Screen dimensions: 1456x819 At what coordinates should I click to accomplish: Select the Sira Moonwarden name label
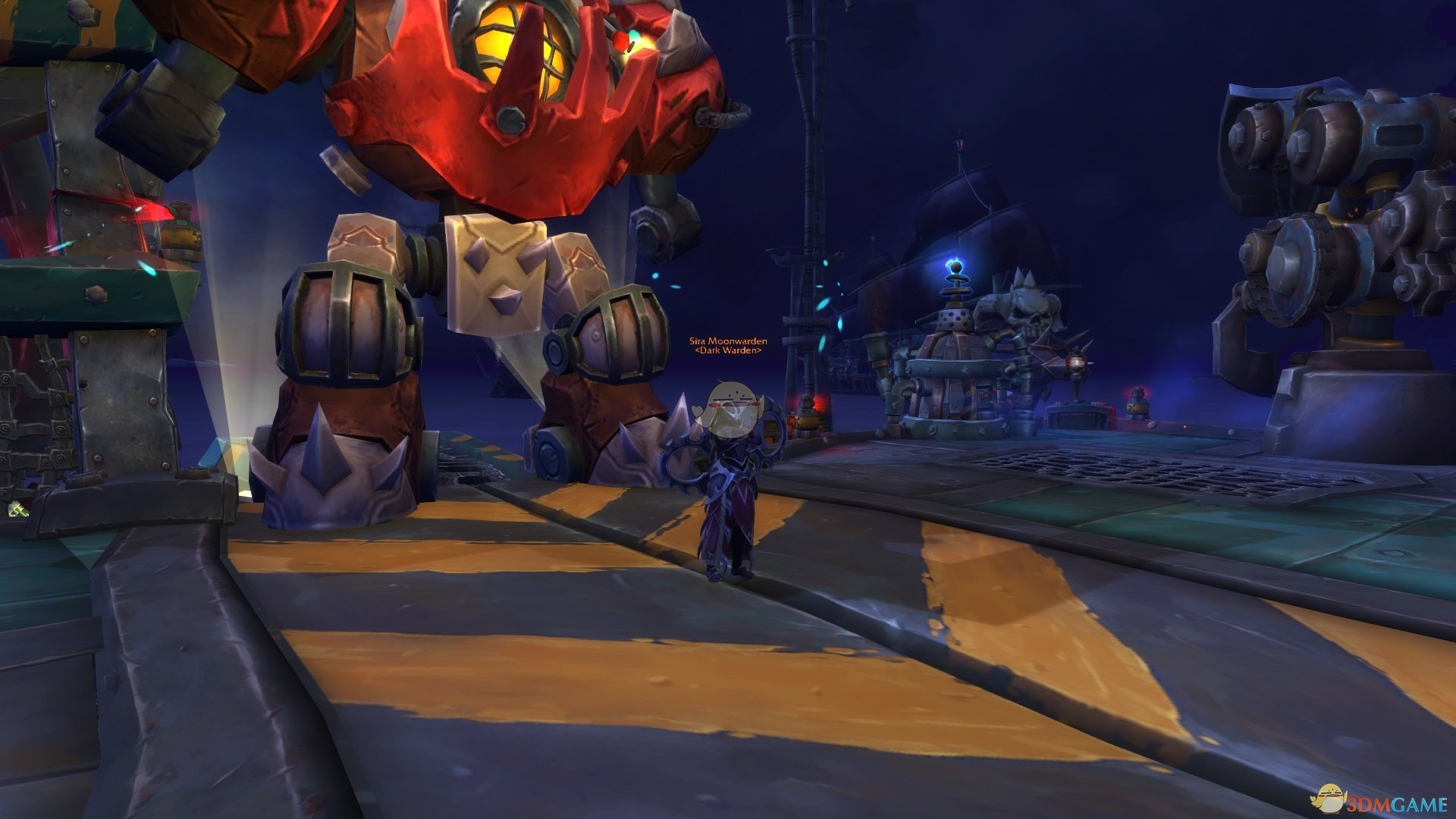point(727,341)
